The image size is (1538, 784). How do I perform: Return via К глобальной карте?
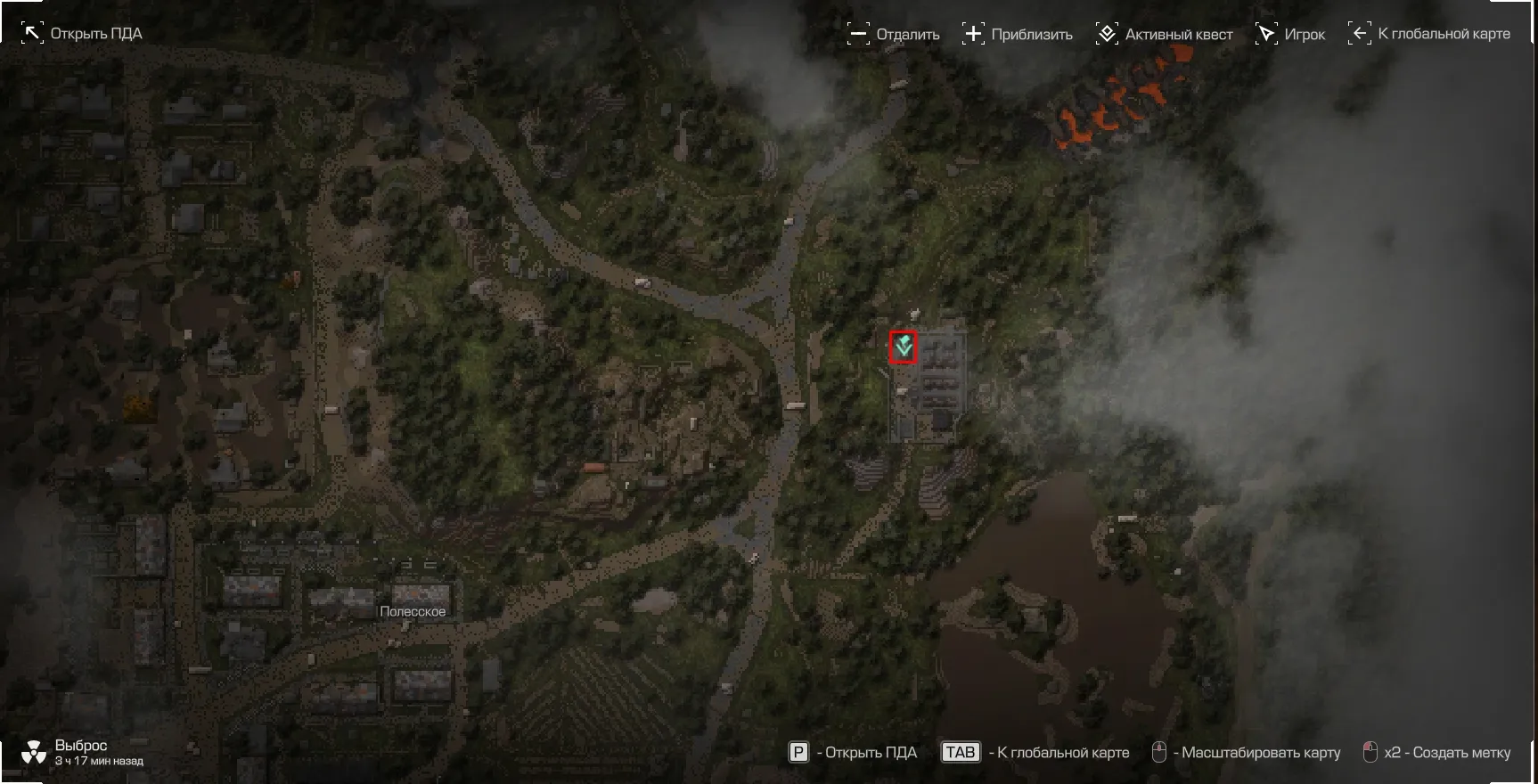pyautogui.click(x=1429, y=34)
